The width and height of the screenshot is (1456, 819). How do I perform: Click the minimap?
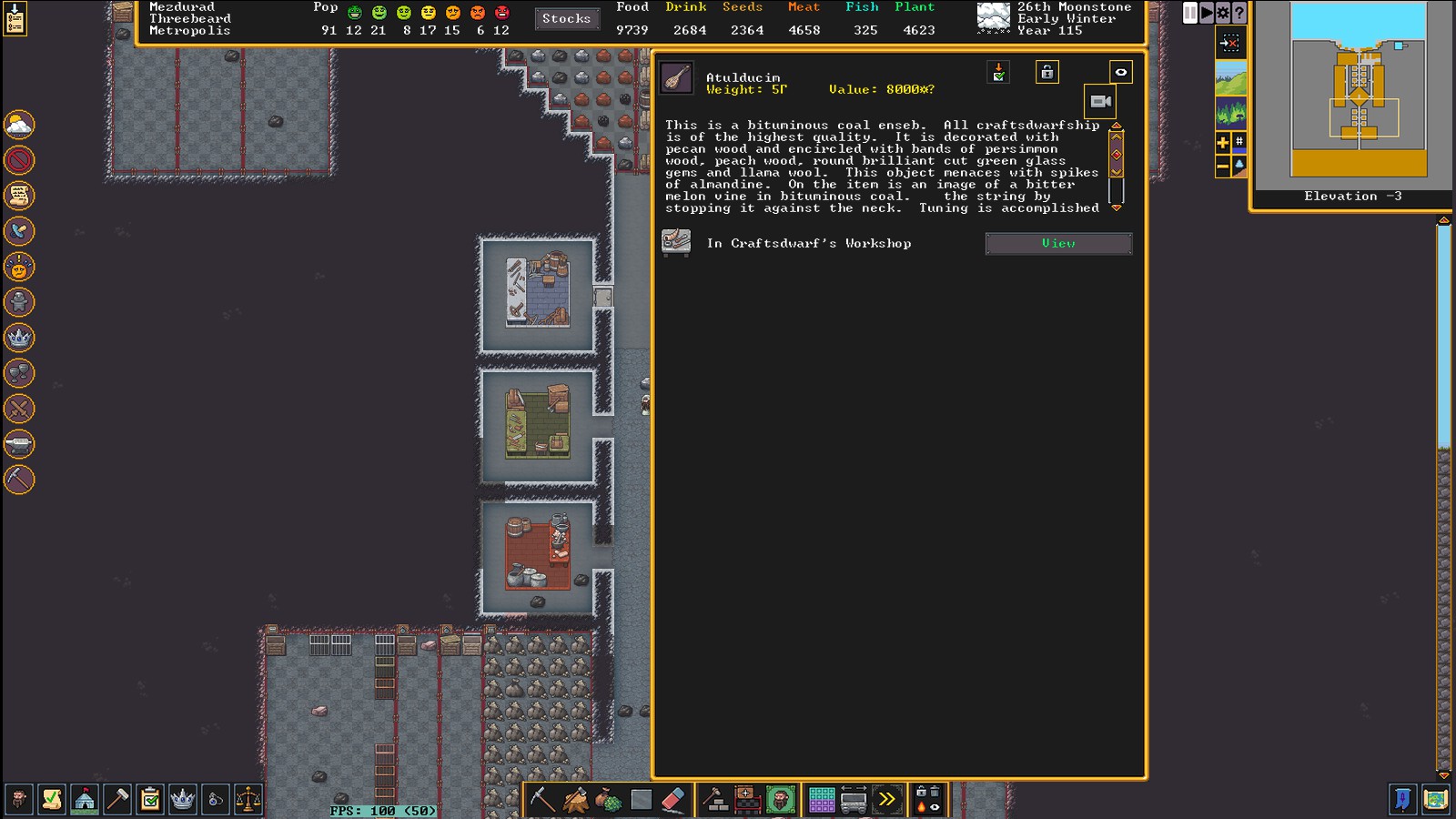[x=1358, y=91]
